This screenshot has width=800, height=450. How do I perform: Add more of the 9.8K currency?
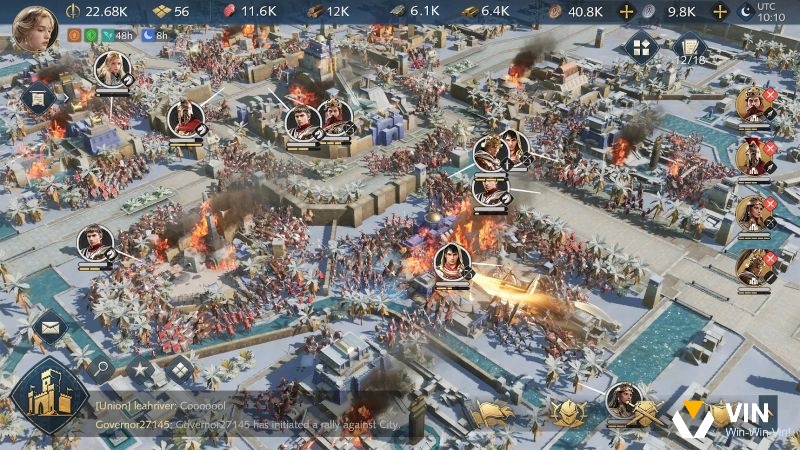(718, 11)
